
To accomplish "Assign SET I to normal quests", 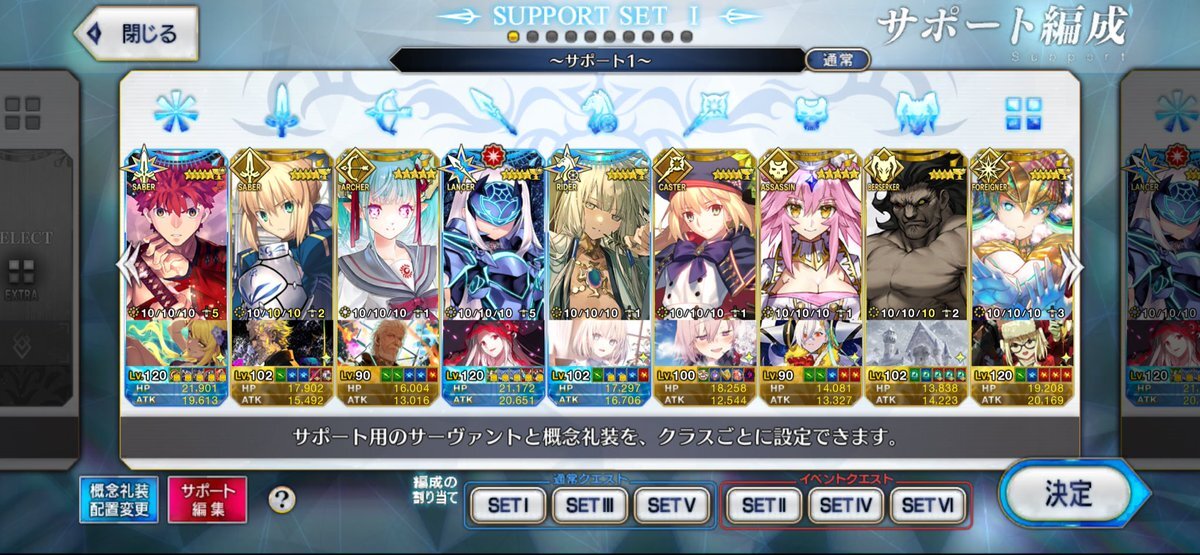I will 507,506.
